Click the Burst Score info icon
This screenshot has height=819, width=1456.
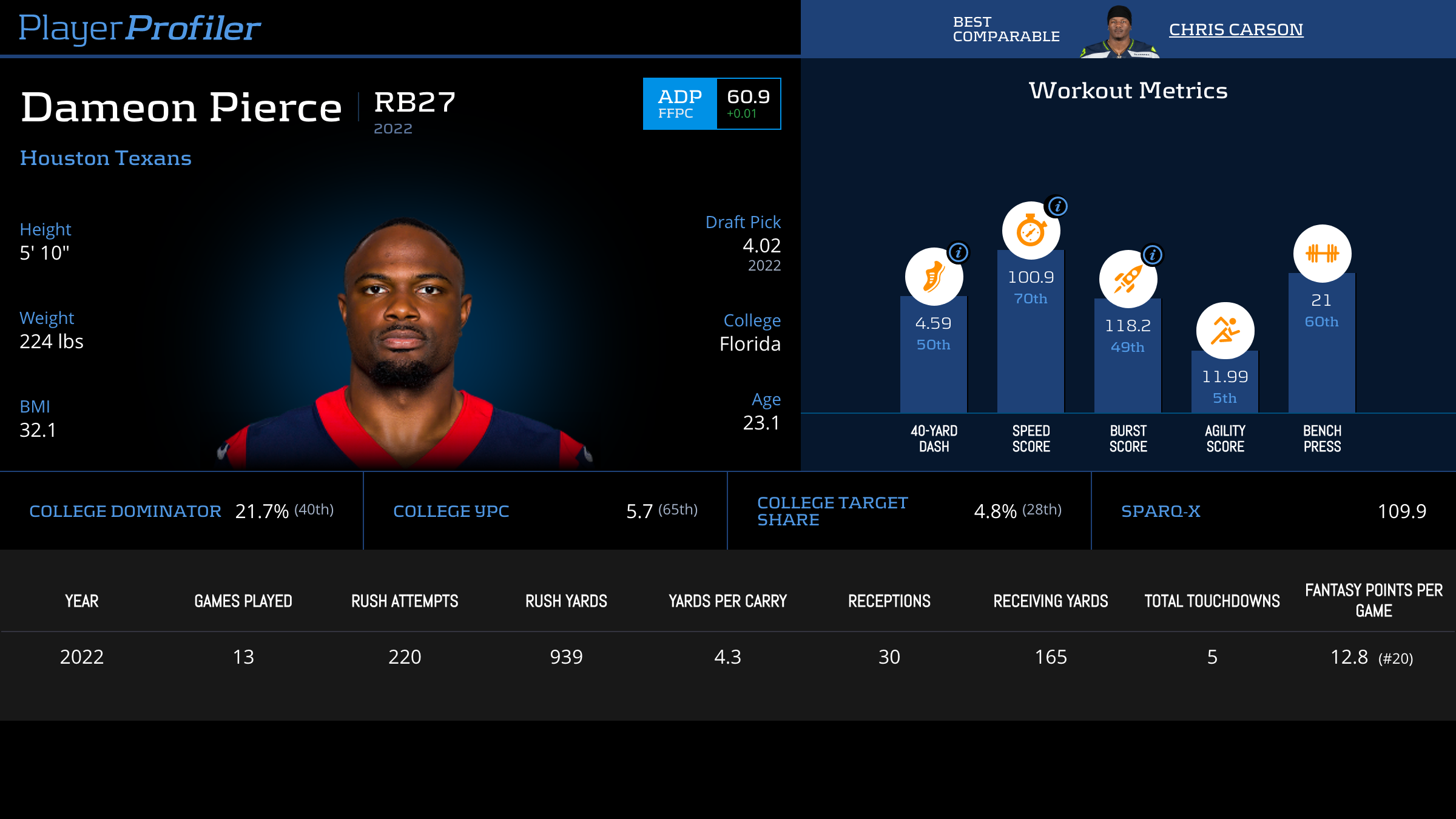(x=1153, y=255)
